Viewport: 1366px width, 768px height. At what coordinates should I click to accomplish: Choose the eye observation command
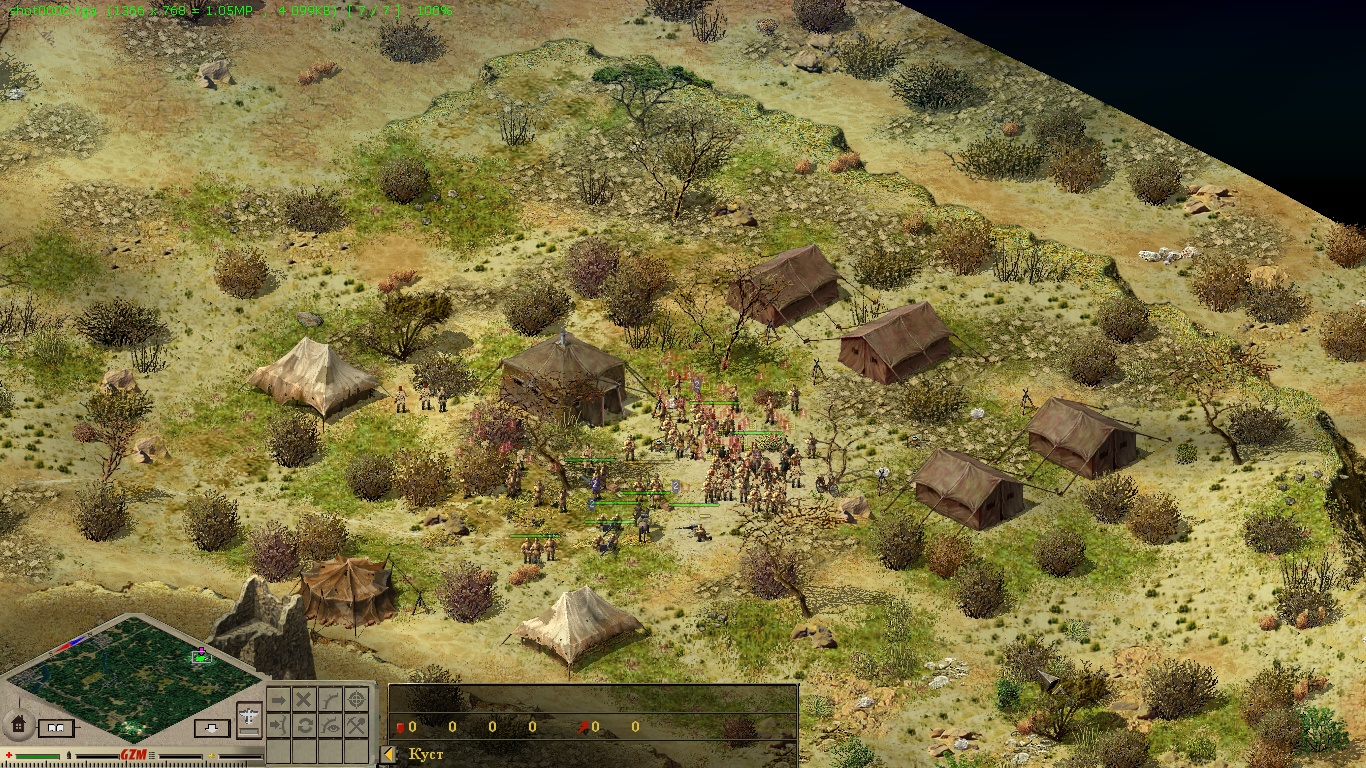(330, 725)
